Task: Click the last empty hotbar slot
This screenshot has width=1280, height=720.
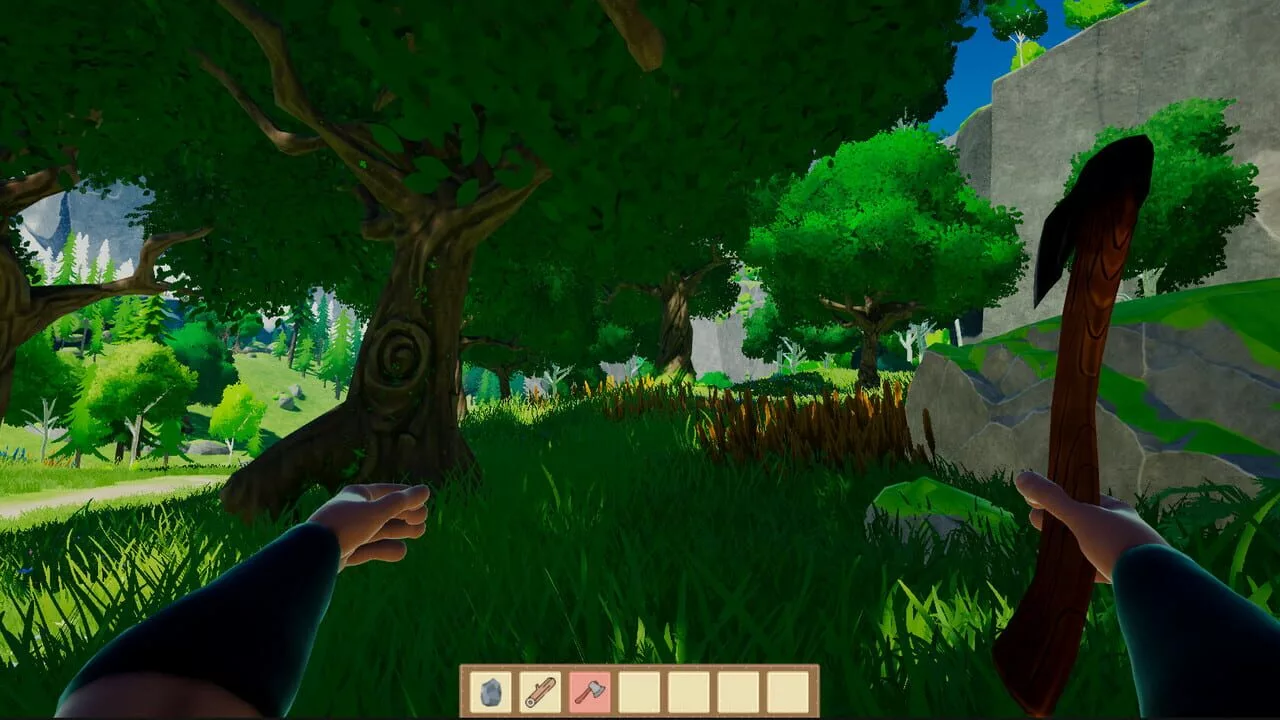Action: coord(786,690)
